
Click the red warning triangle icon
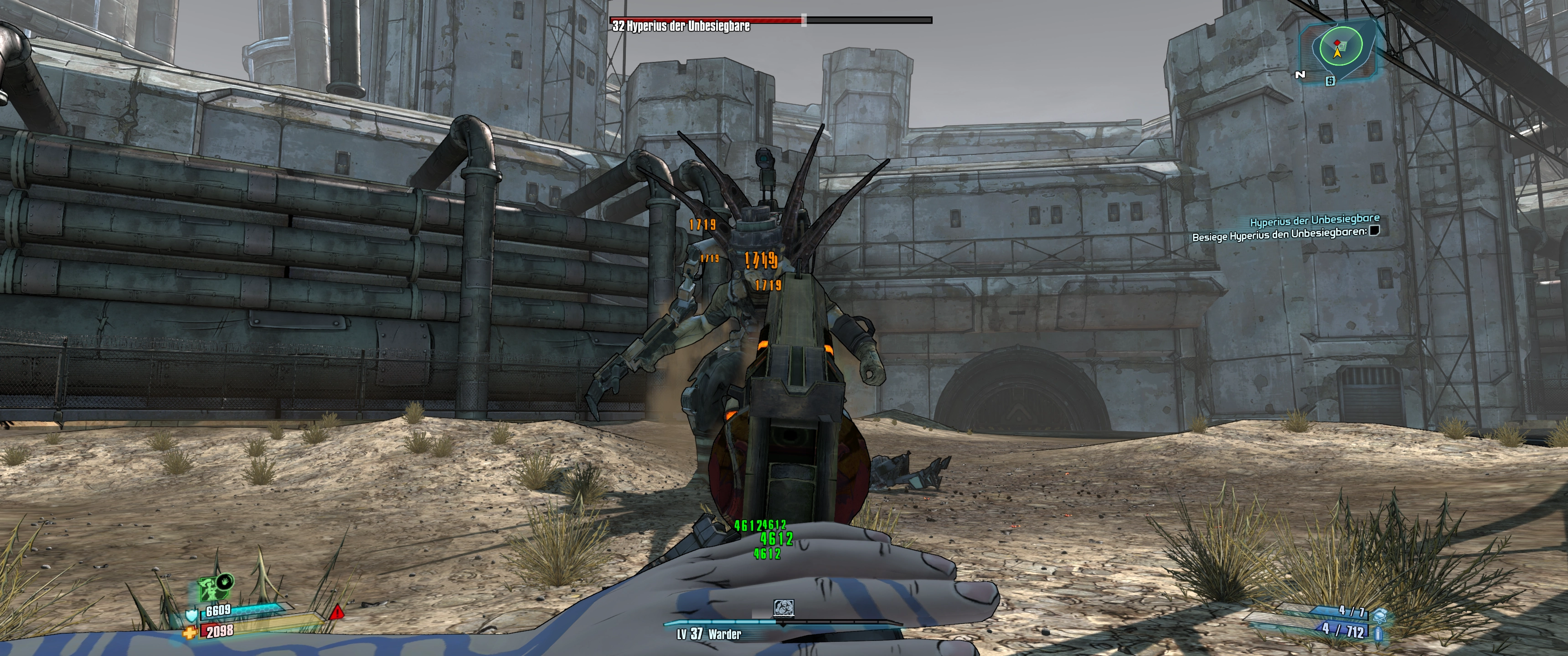pos(336,612)
